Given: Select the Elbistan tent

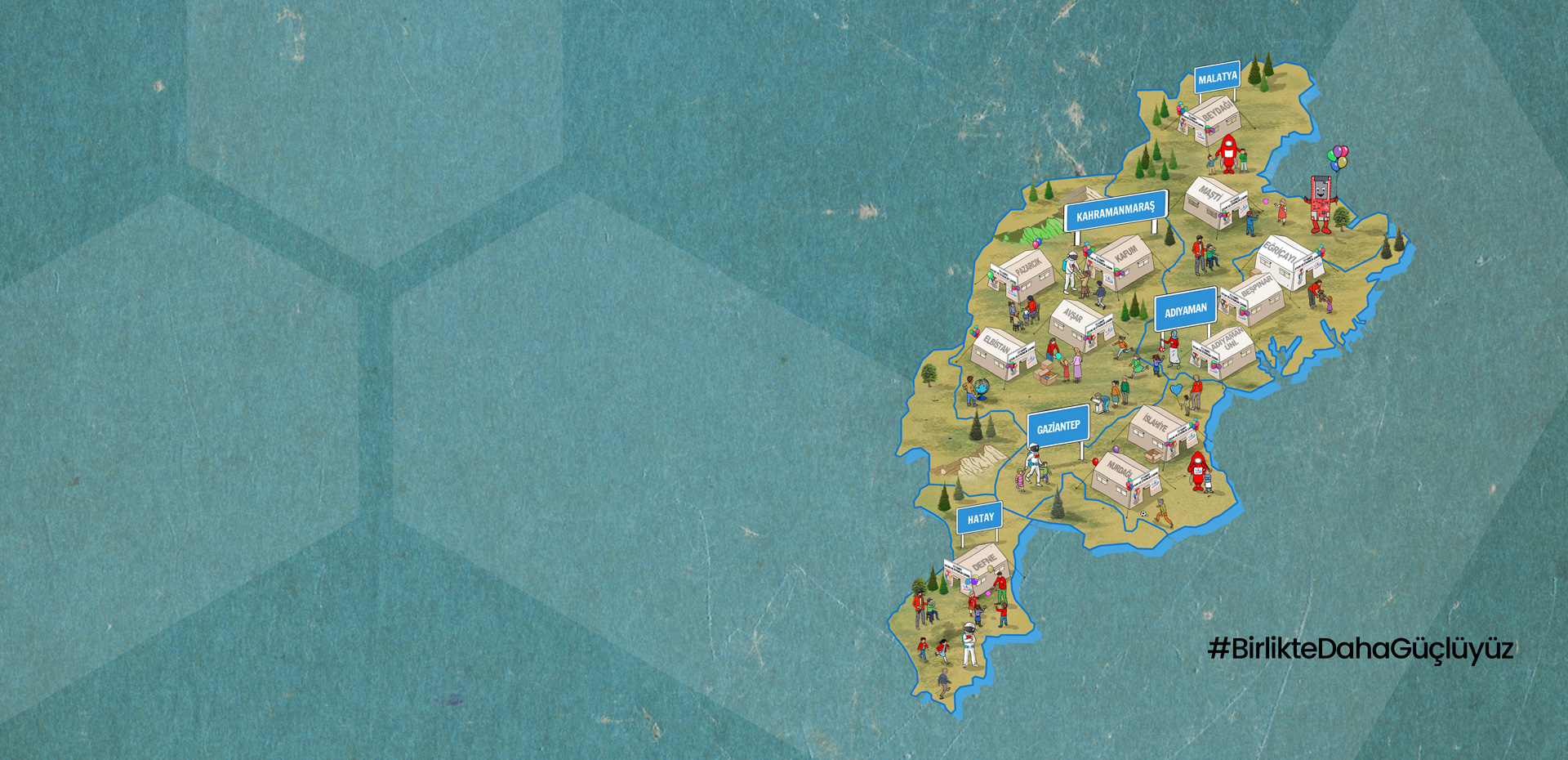Looking at the screenshot, I should (1000, 352).
